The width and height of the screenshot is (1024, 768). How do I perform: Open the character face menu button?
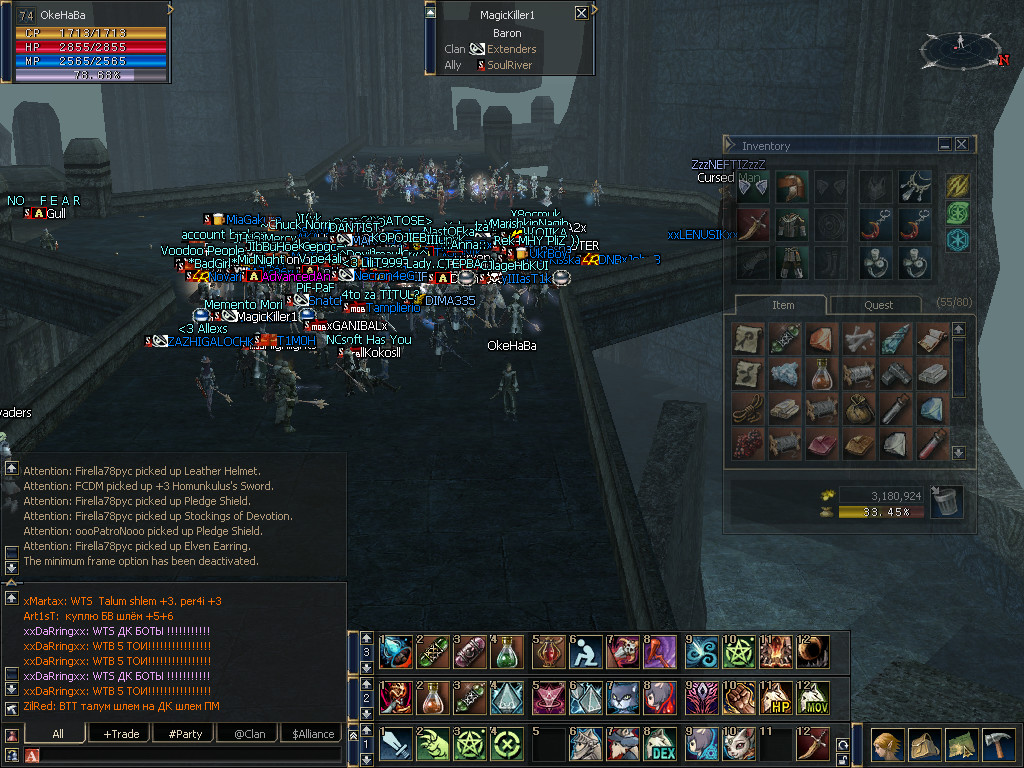click(887, 745)
